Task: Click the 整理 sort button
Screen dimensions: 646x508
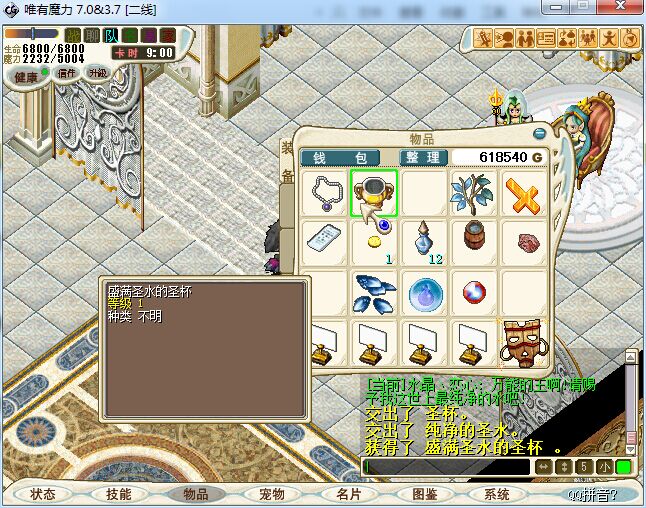Action: [x=421, y=158]
